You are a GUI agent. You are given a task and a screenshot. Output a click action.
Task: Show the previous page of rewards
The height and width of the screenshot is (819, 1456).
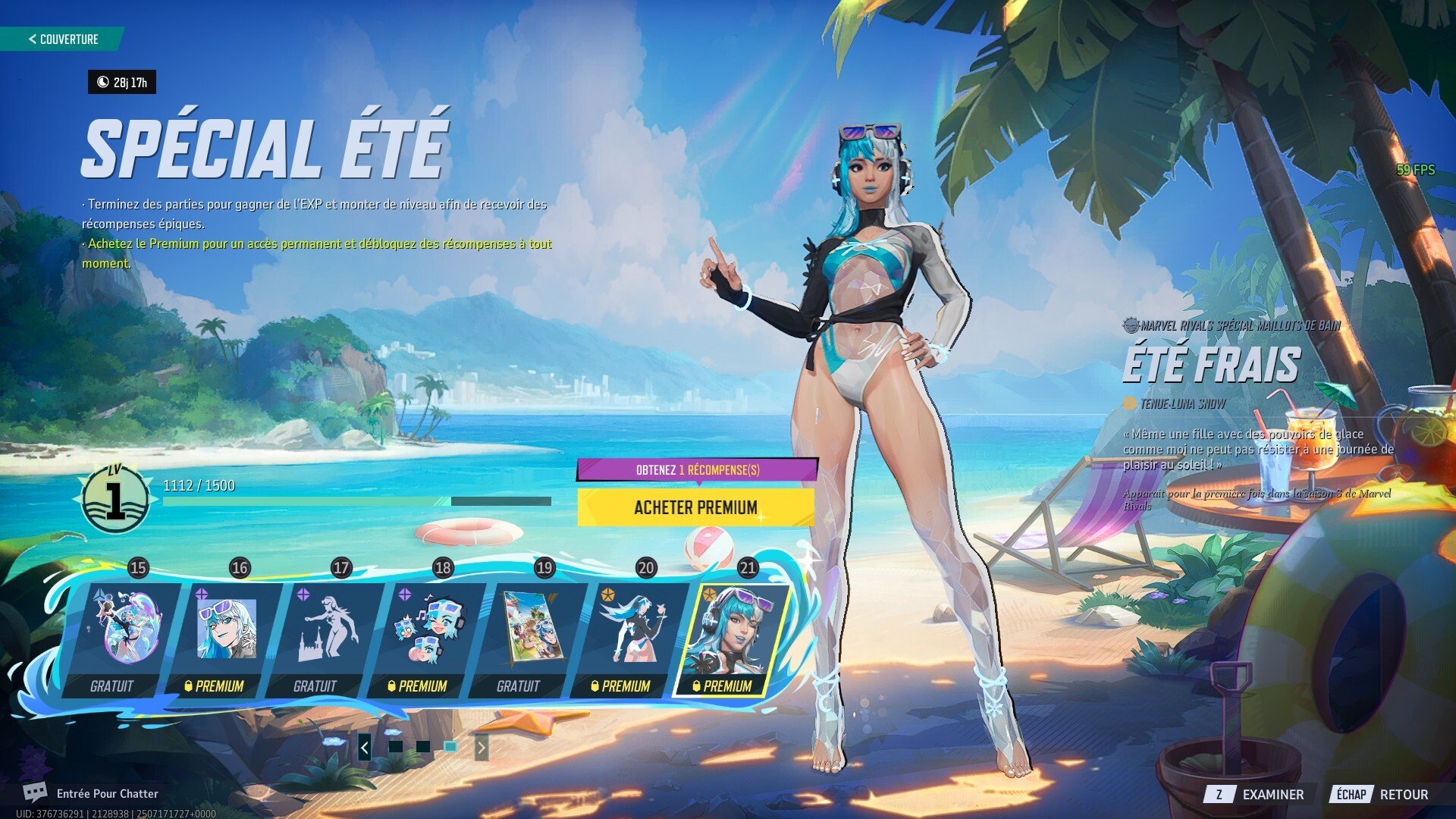click(x=365, y=748)
